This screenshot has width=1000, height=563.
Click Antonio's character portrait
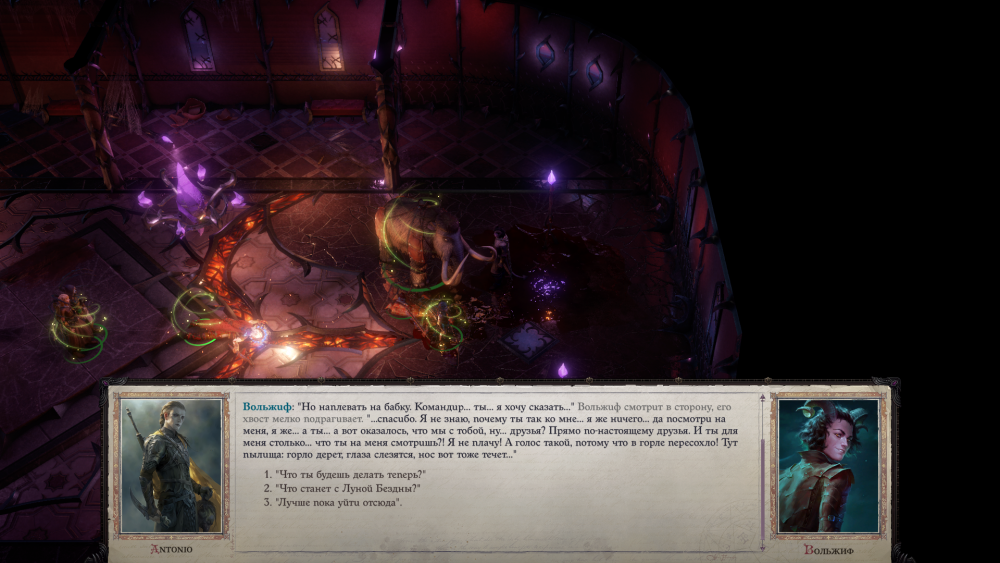click(x=171, y=465)
